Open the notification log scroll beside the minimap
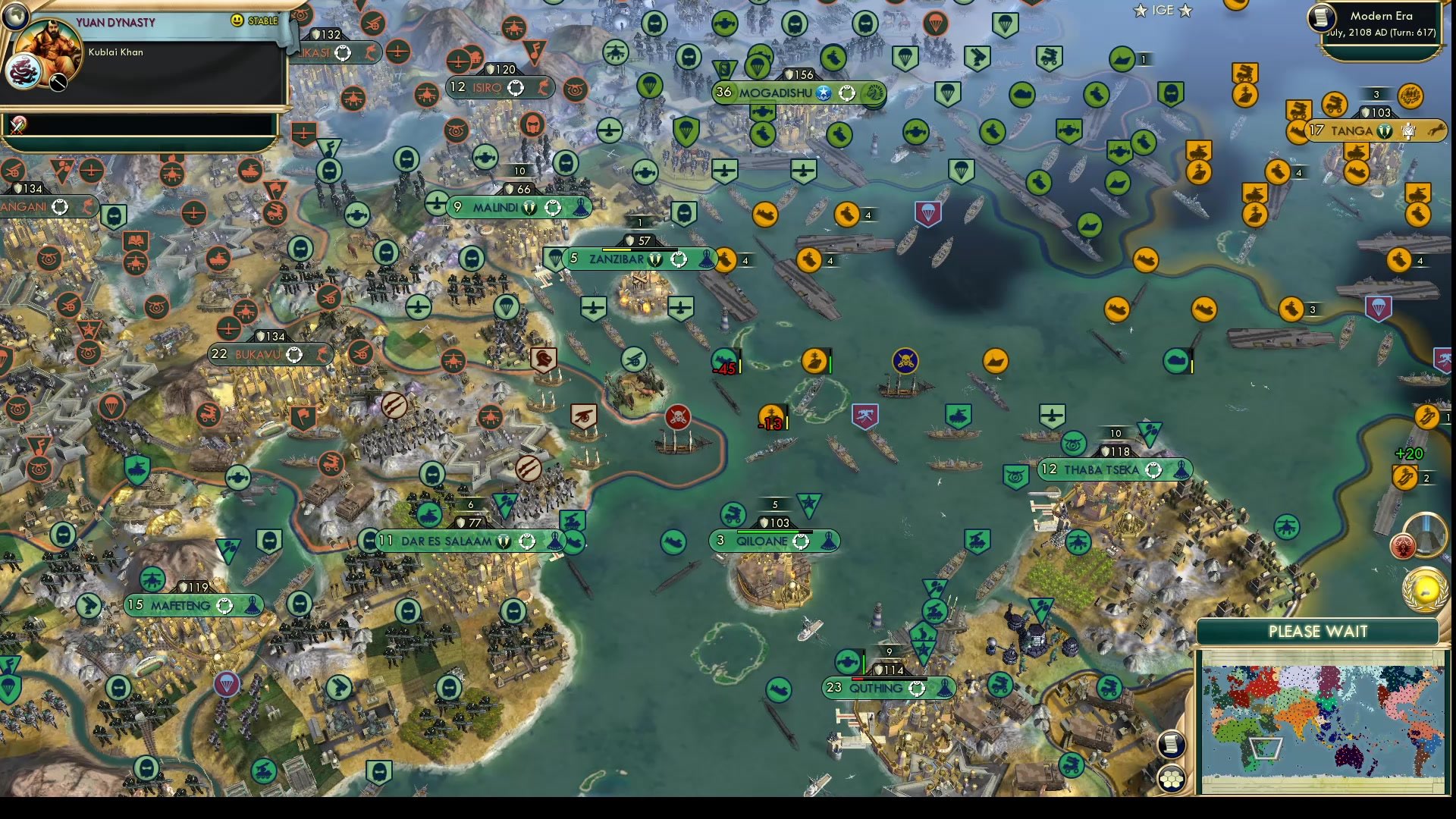1456x819 pixels. [1172, 745]
